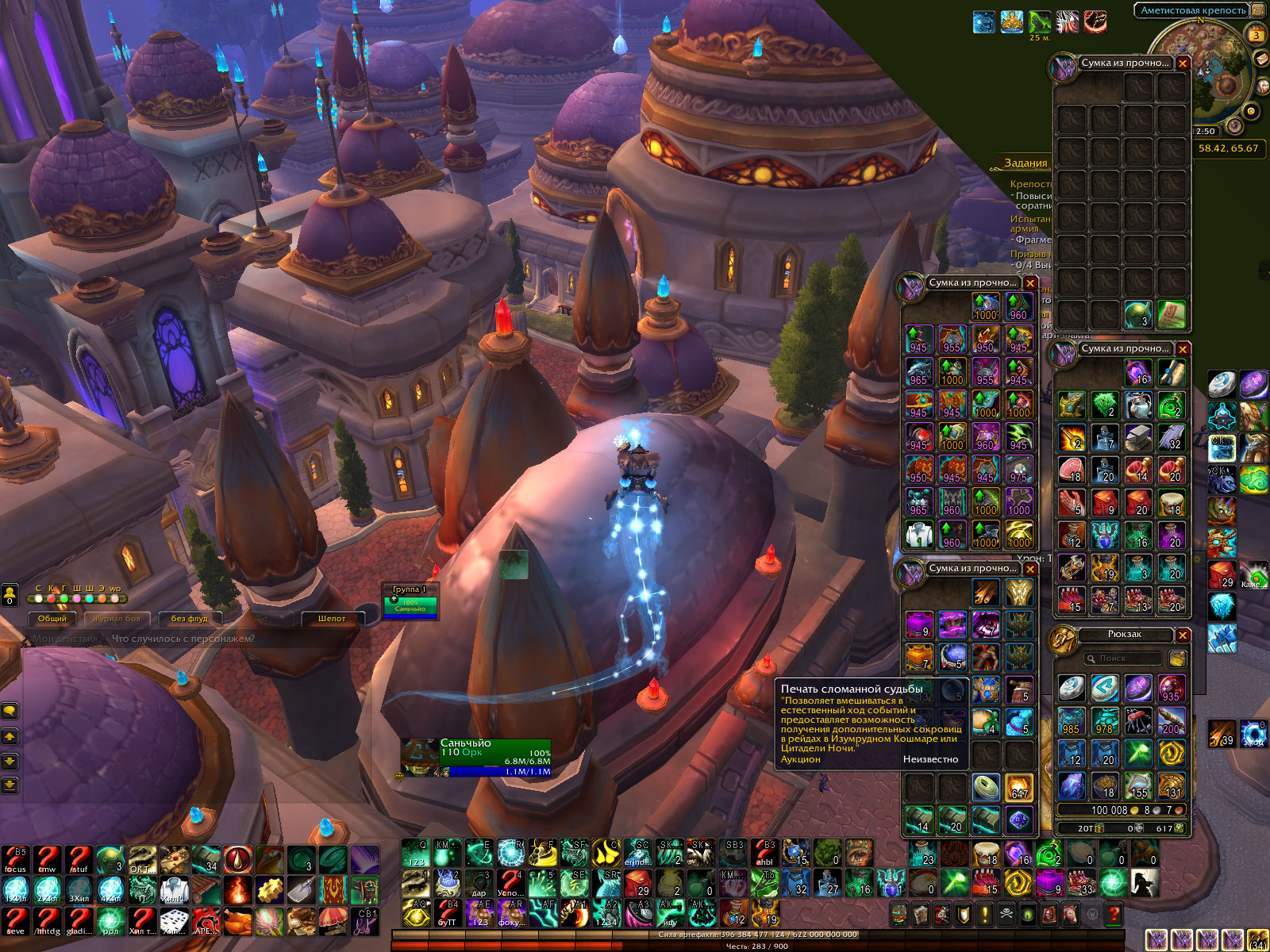Switch to the Шепот whisper tab
This screenshot has width=1270, height=952.
click(x=332, y=619)
